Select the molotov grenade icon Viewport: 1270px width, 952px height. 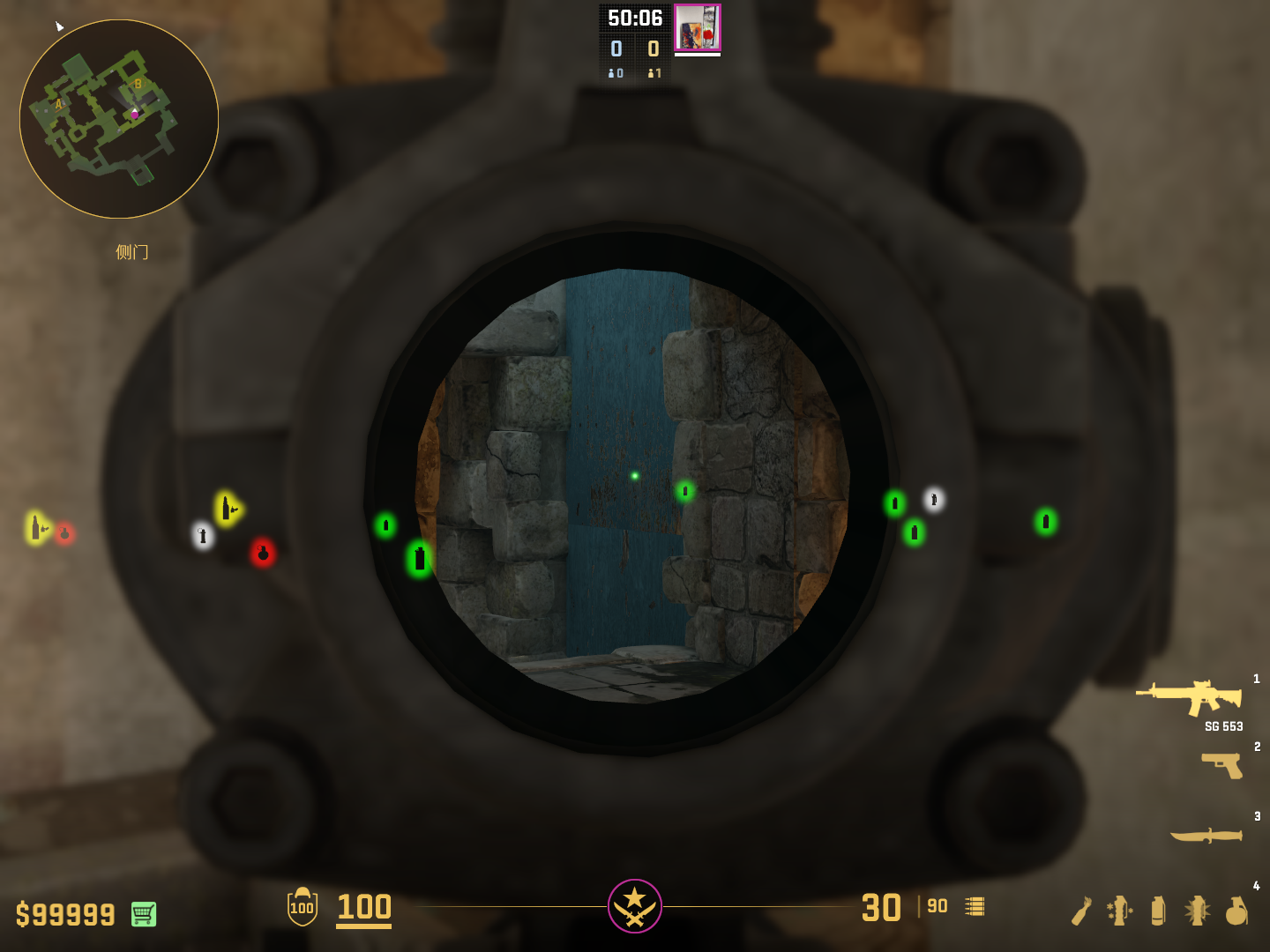[1081, 911]
